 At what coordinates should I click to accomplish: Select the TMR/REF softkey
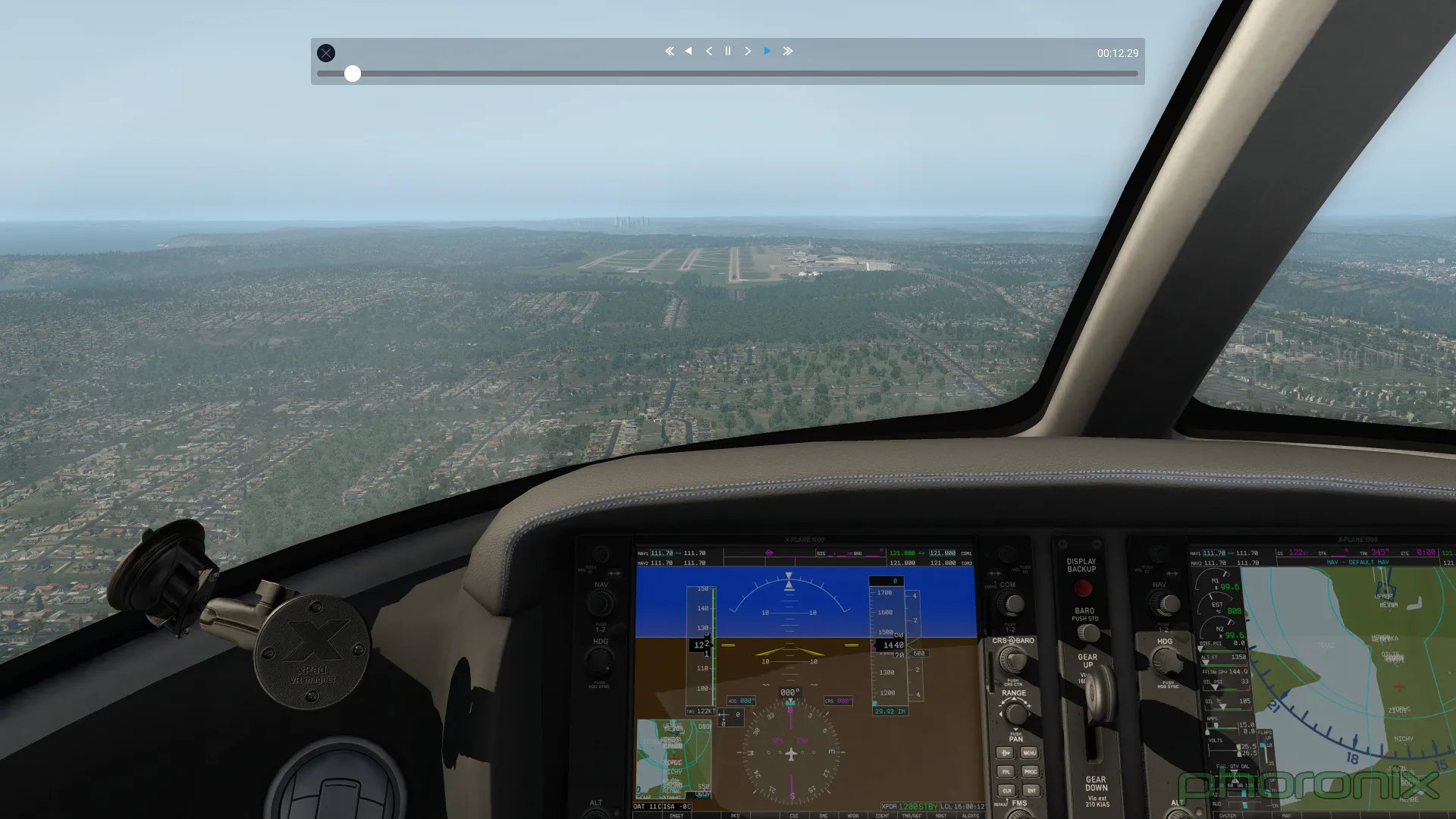[910, 815]
